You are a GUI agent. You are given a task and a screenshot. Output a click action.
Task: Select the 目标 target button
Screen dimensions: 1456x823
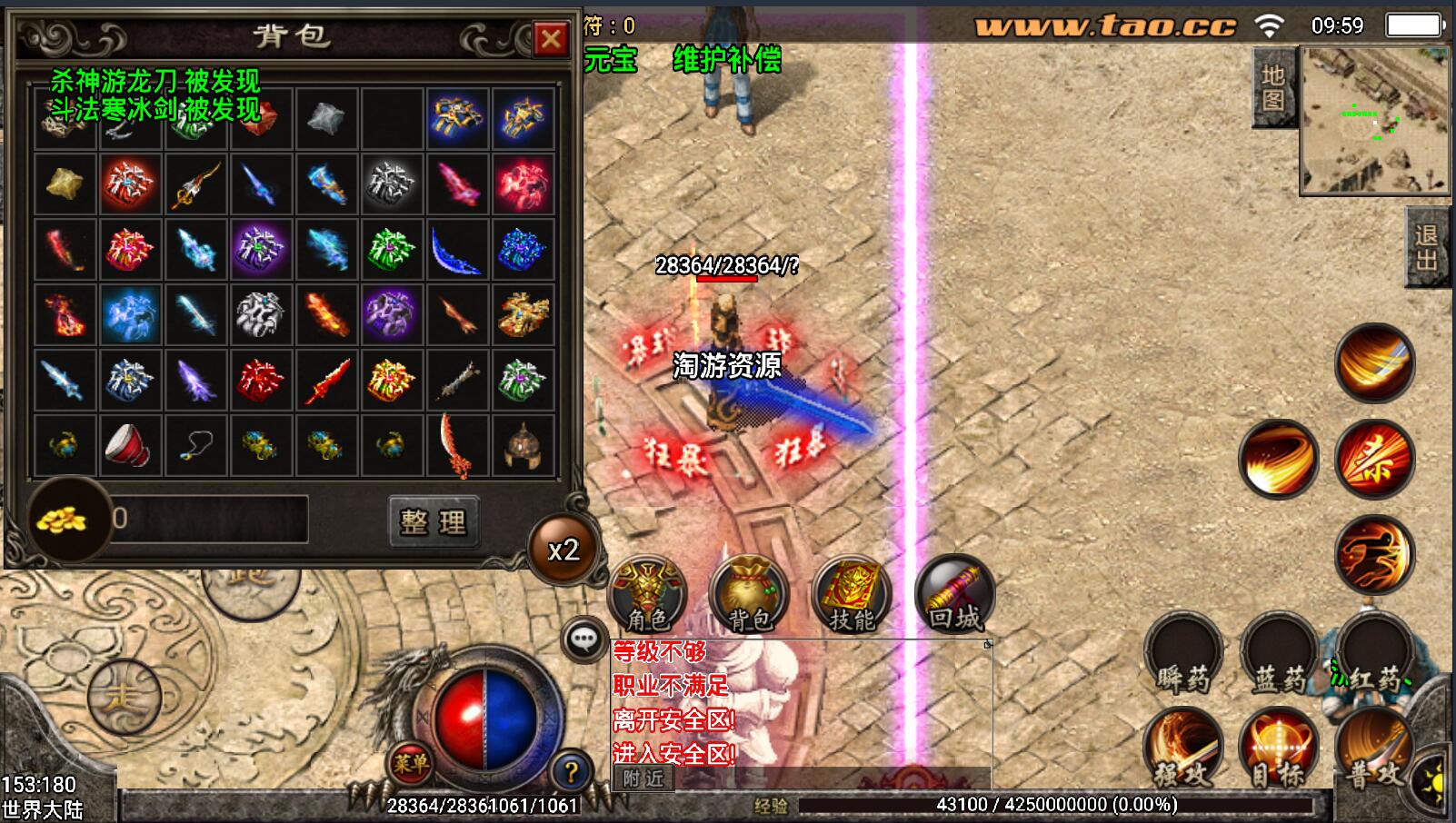[x=1278, y=748]
